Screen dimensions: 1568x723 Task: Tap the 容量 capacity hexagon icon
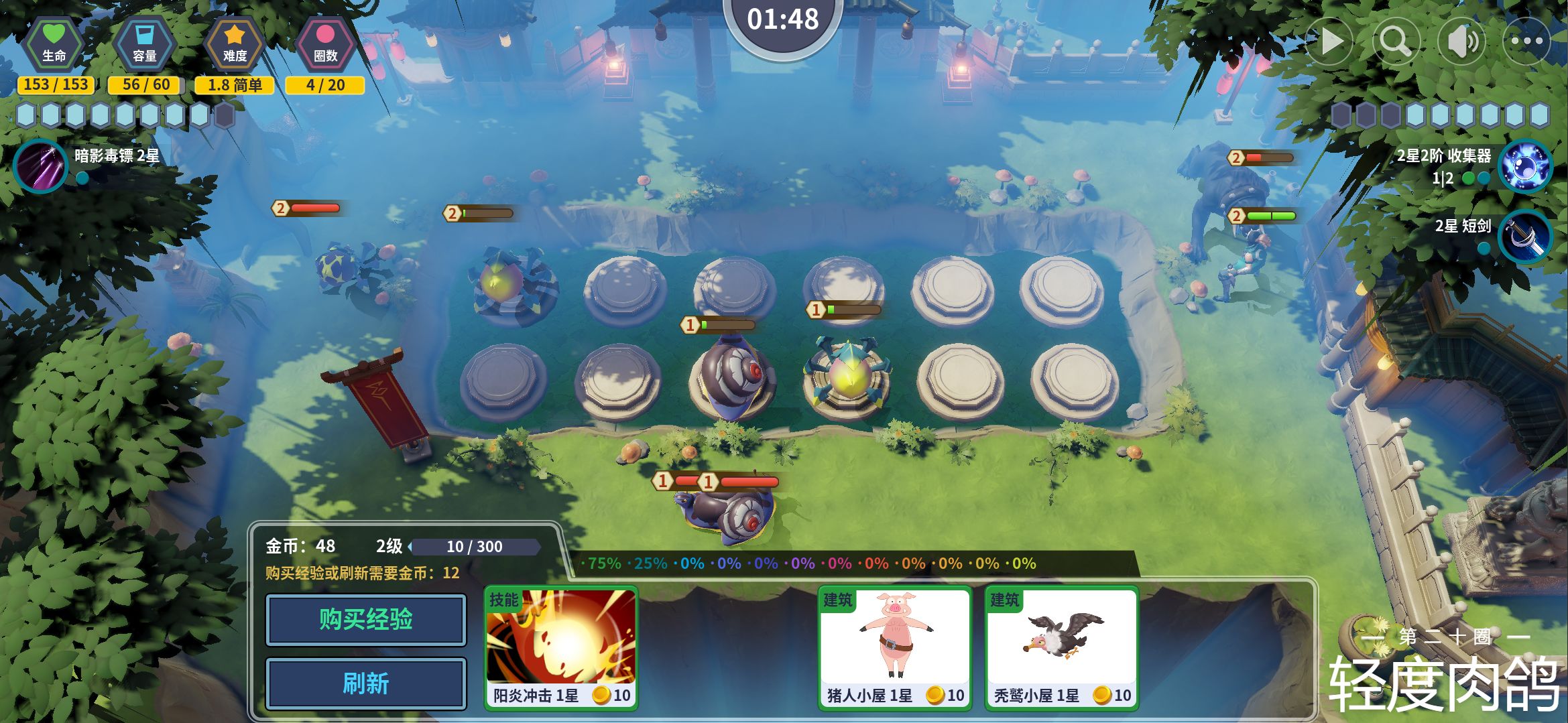[145, 45]
